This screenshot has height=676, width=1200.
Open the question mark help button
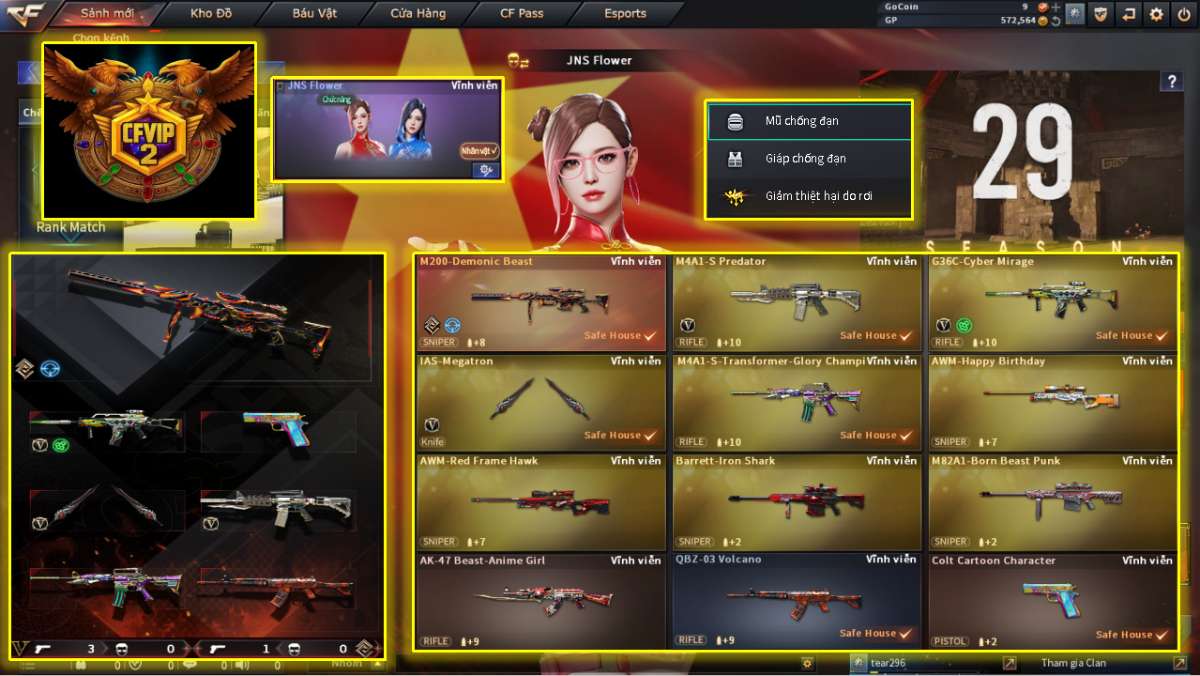coord(1171,82)
